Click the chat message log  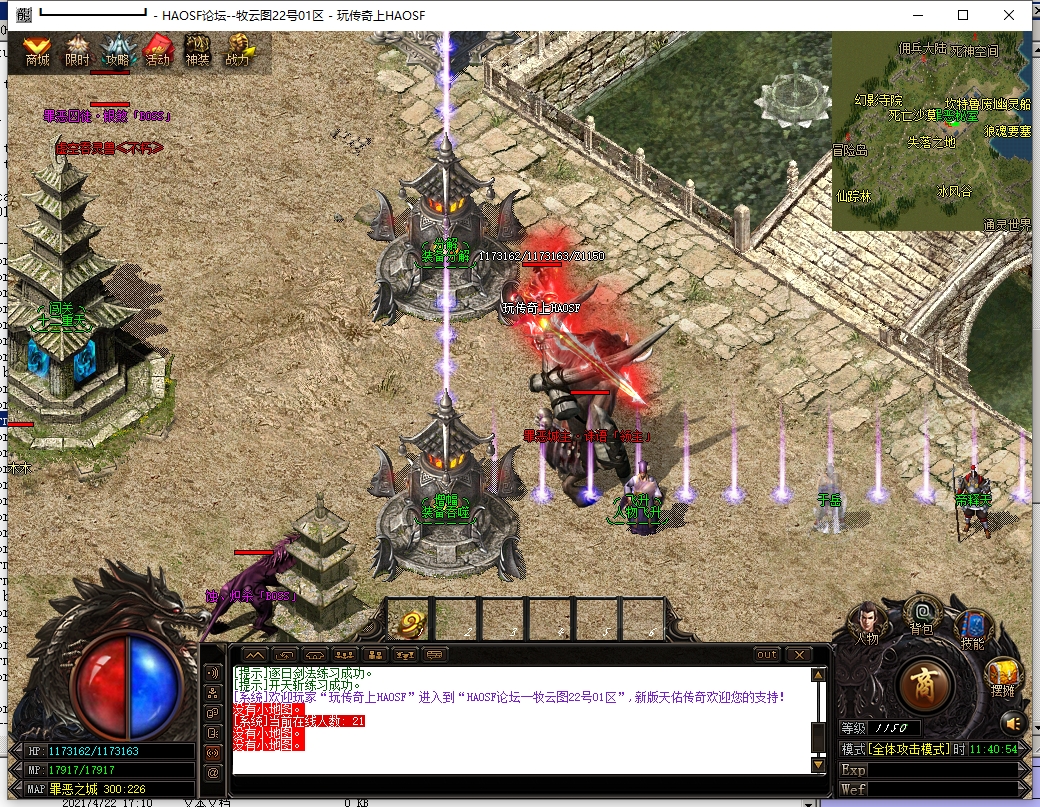pos(520,720)
